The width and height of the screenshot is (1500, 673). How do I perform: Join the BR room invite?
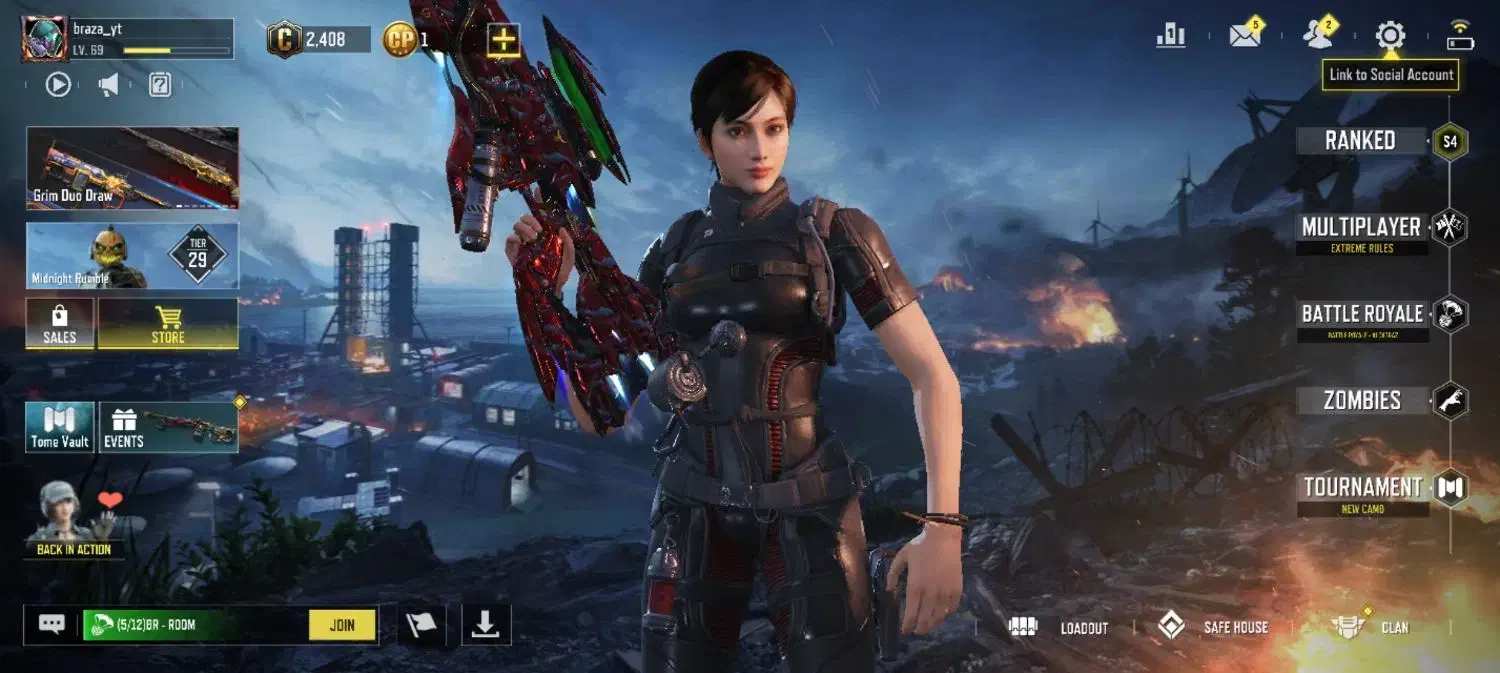pyautogui.click(x=342, y=625)
